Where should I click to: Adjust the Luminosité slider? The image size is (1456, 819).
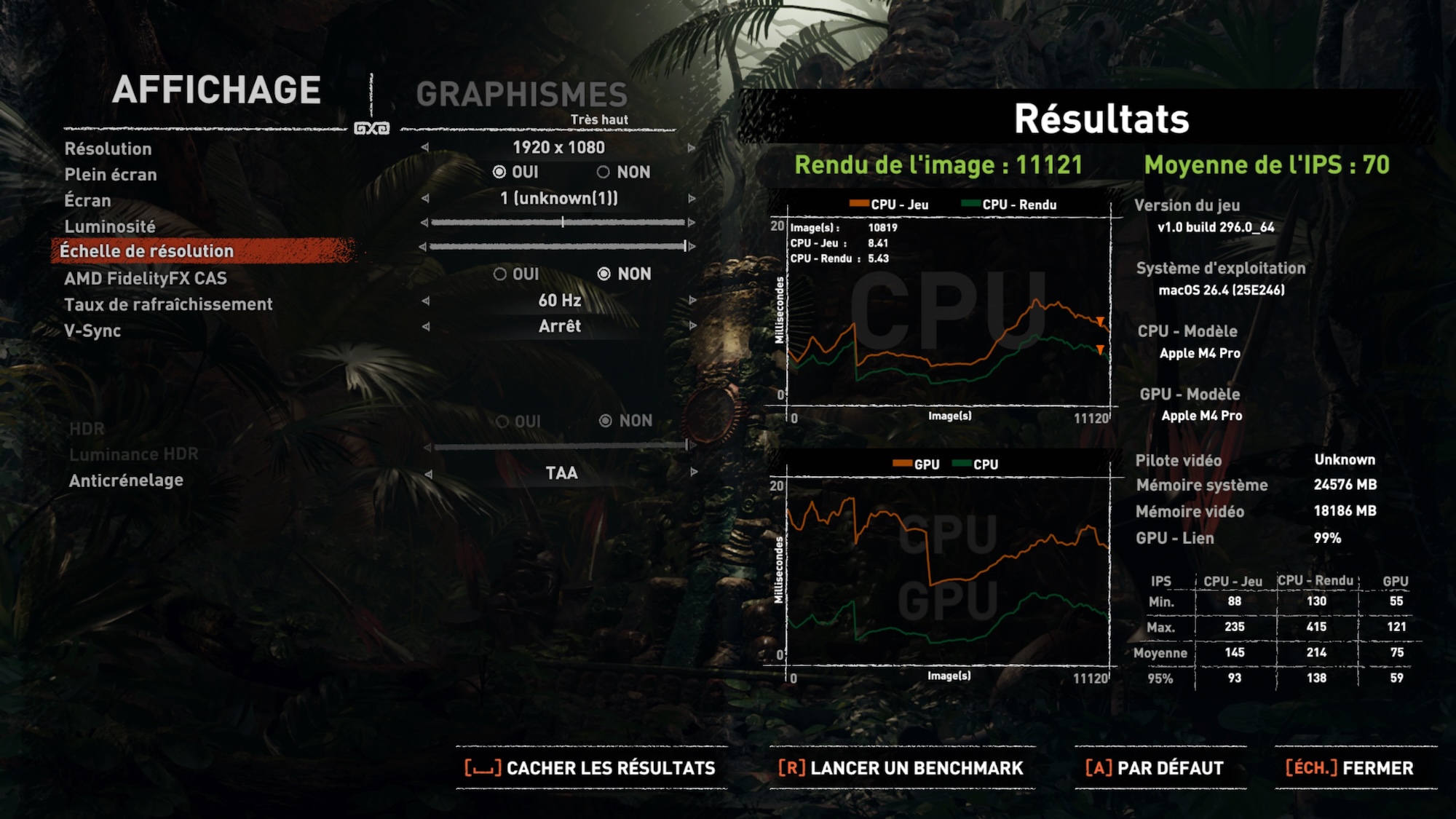click(x=562, y=222)
